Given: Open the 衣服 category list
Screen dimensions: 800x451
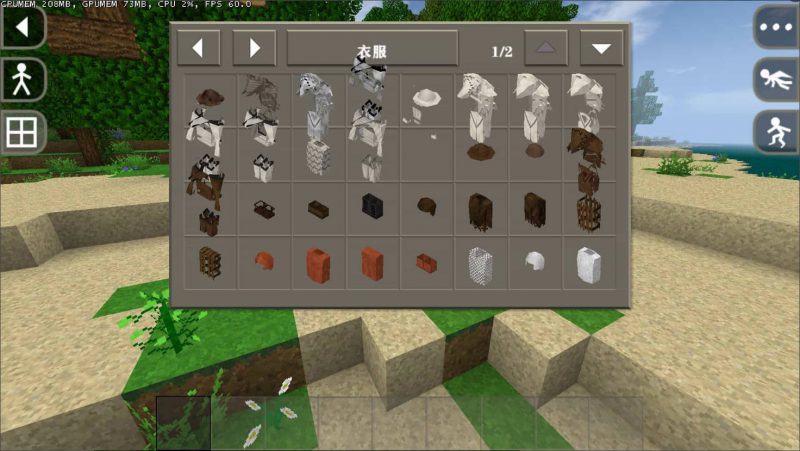Looking at the screenshot, I should point(372,48).
